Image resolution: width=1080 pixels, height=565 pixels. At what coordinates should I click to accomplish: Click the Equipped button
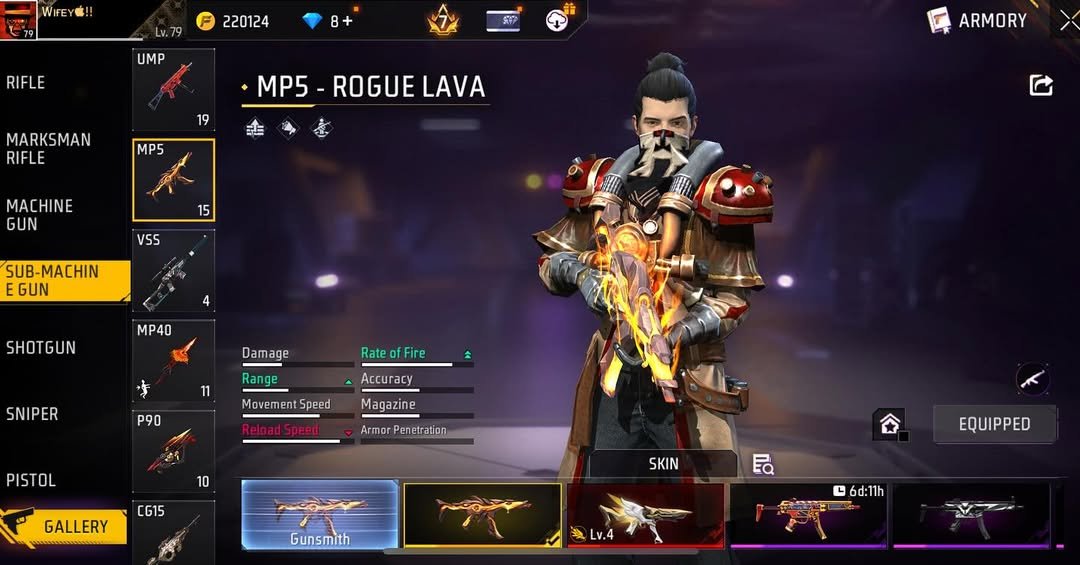(x=994, y=424)
